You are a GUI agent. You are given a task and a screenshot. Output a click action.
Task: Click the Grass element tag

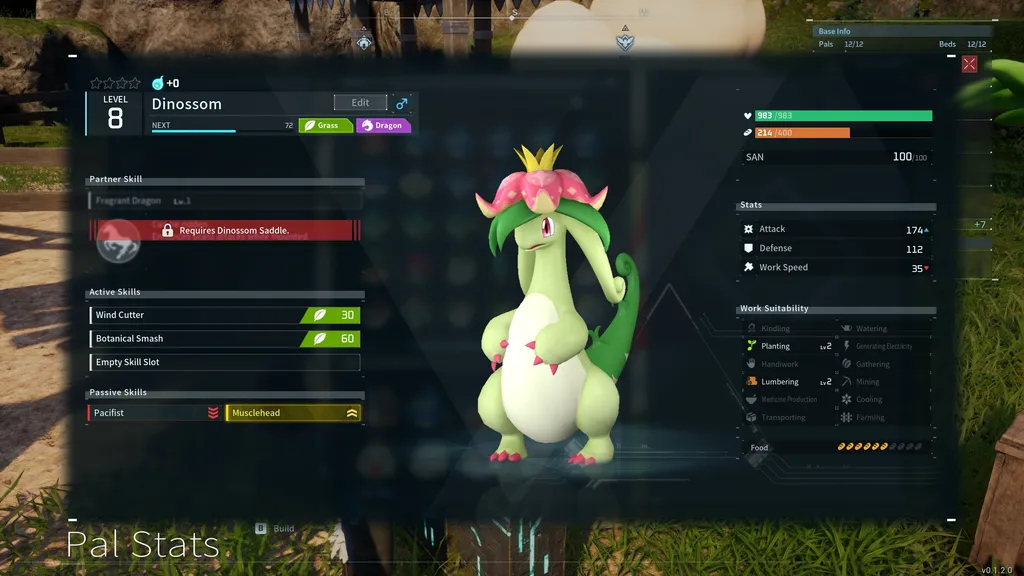pos(326,126)
